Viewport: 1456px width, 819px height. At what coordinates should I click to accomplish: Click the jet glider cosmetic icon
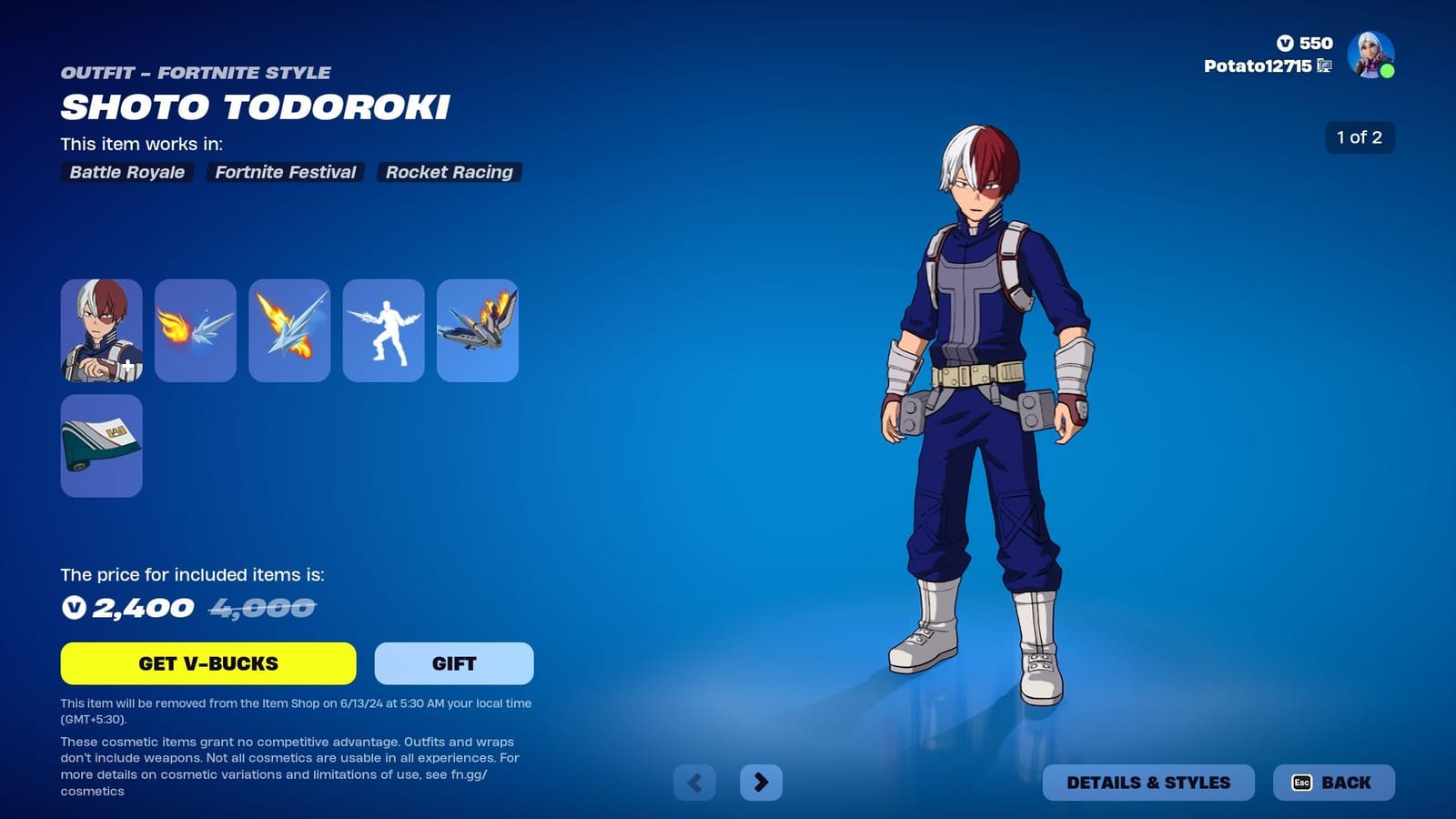click(x=476, y=329)
